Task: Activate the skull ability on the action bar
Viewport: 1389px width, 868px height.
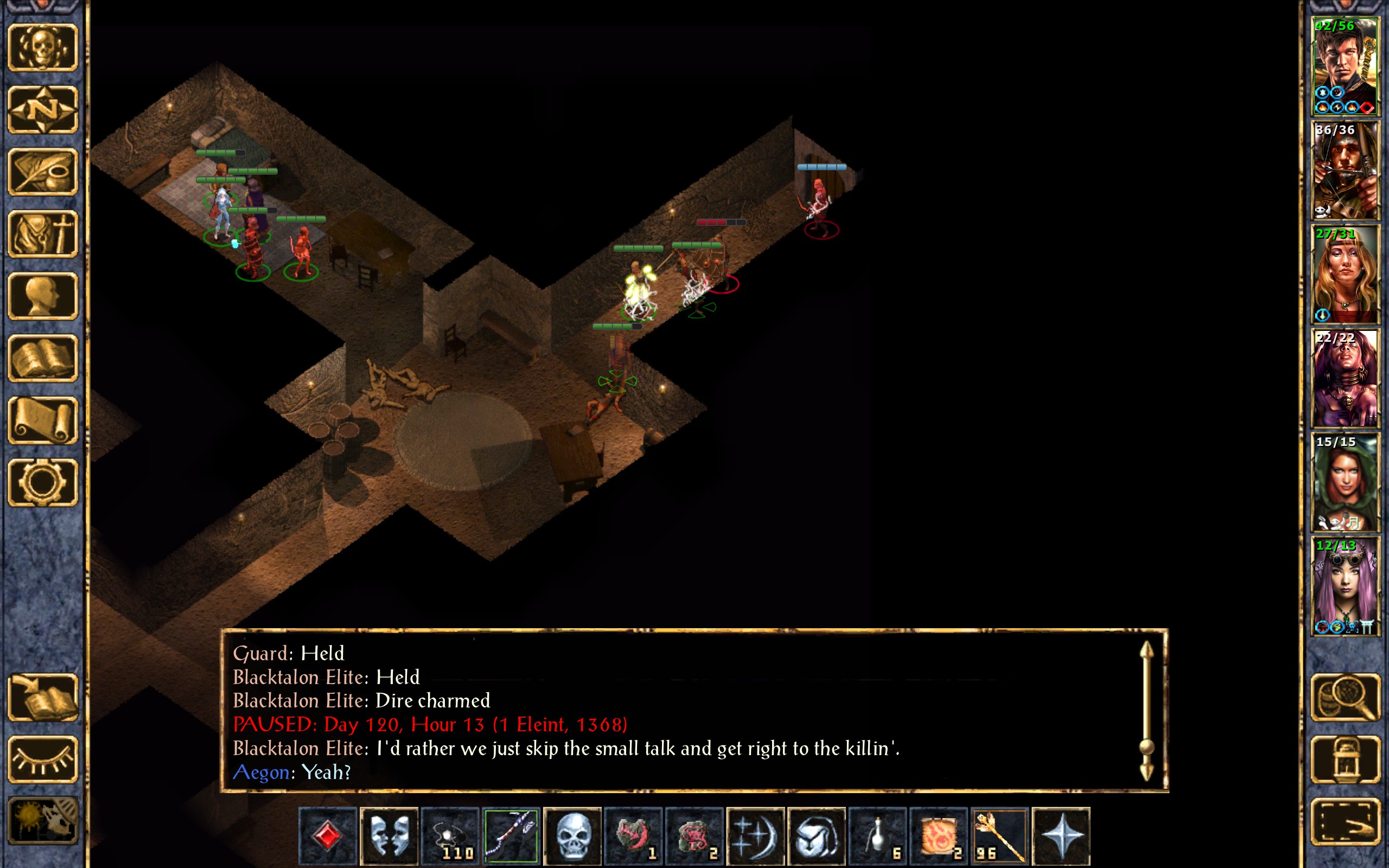Action: tap(572, 835)
